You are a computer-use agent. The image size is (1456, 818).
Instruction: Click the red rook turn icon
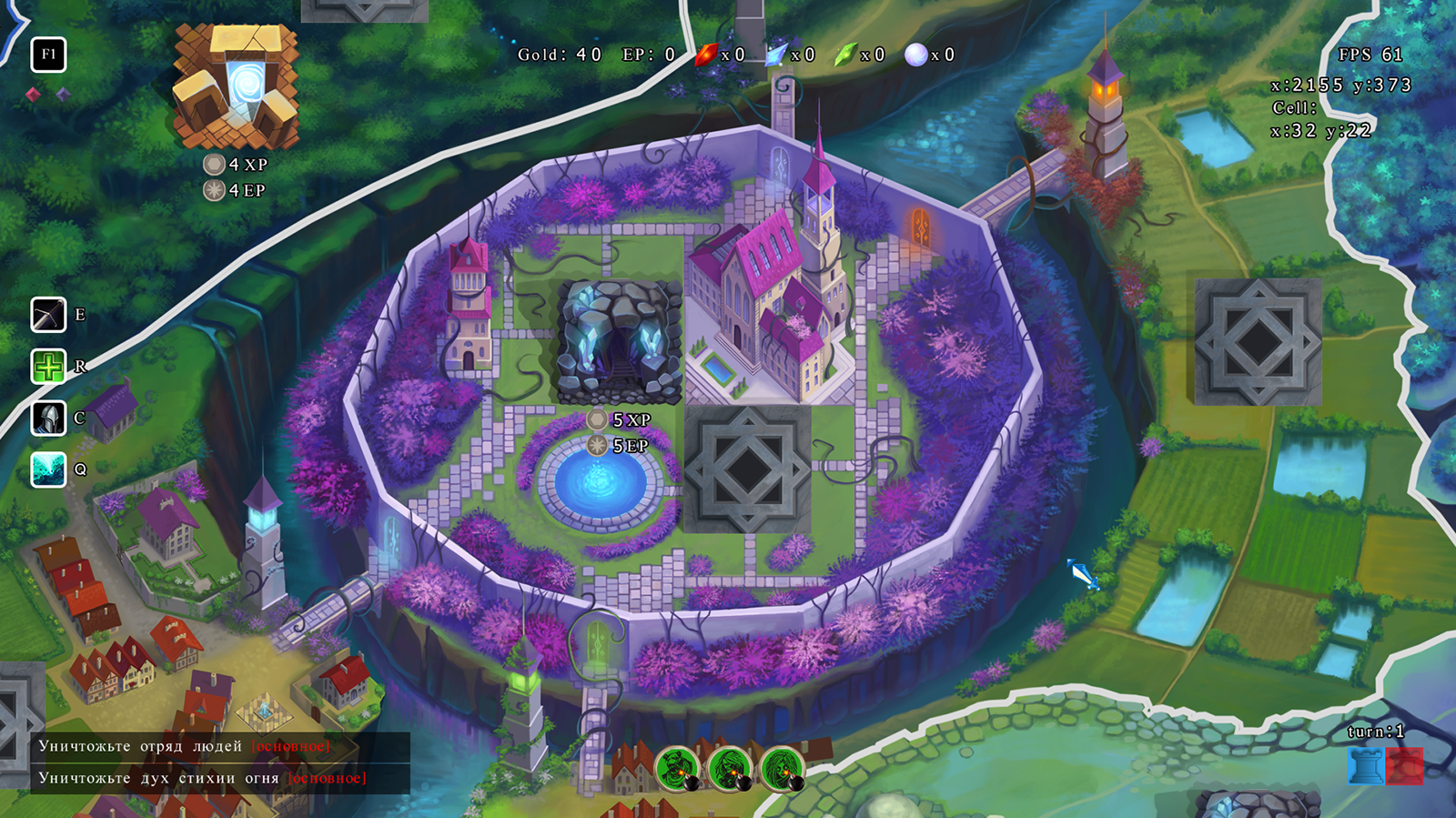(1405, 766)
